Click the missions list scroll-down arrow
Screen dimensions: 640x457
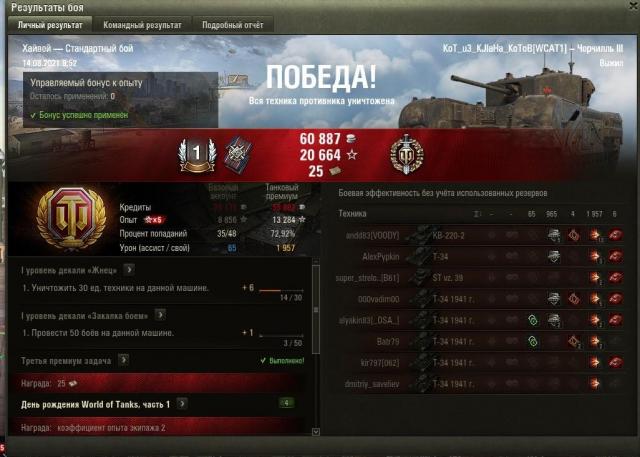(x=317, y=431)
